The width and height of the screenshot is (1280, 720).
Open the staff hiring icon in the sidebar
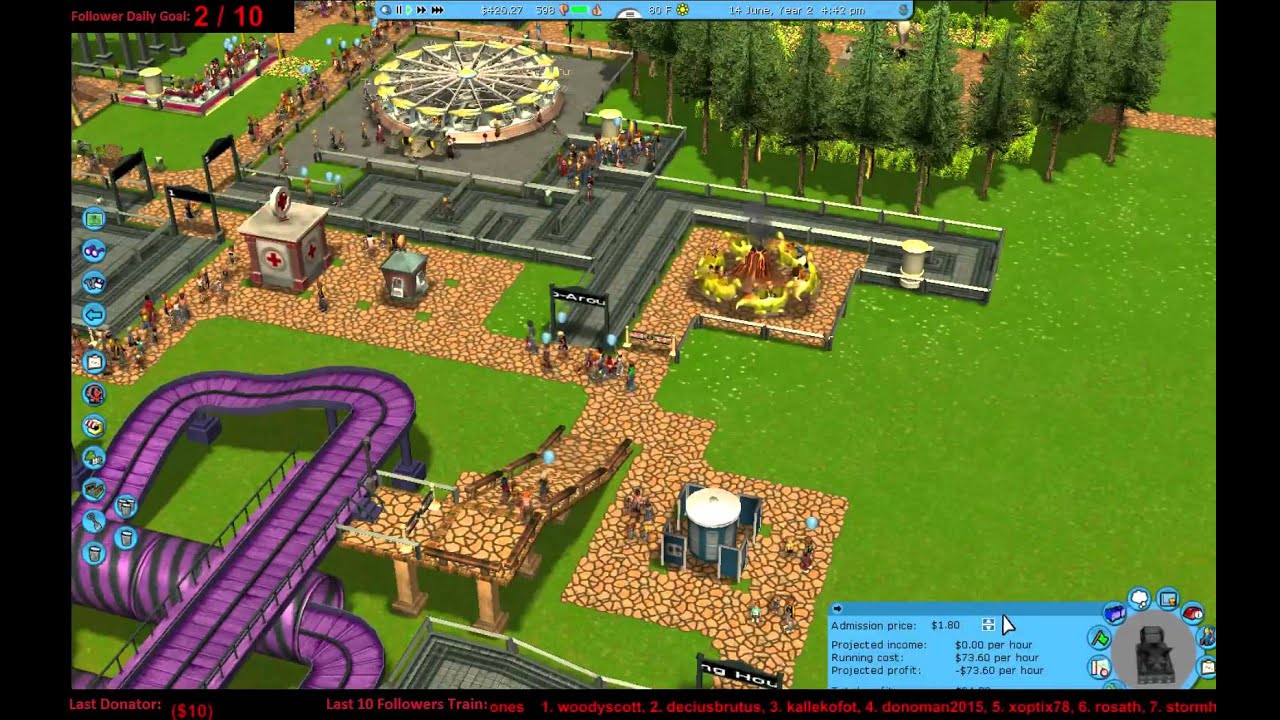tap(93, 394)
